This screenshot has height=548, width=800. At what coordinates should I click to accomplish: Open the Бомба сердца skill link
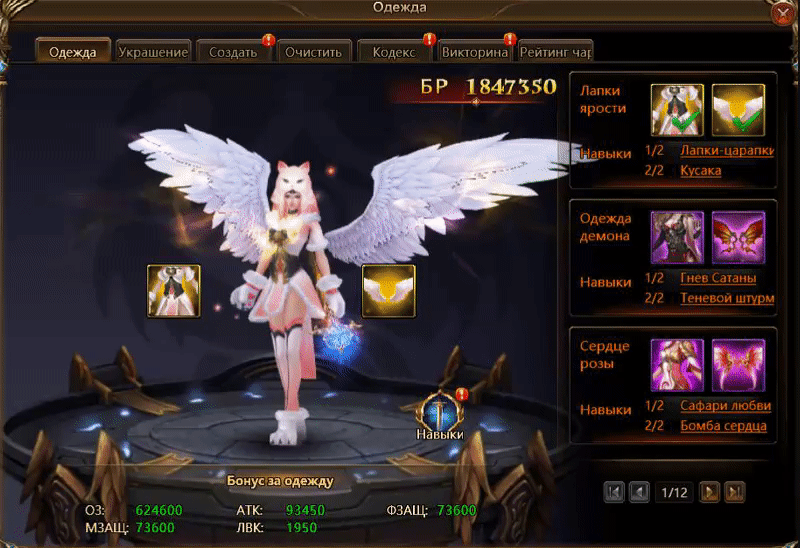point(723,426)
